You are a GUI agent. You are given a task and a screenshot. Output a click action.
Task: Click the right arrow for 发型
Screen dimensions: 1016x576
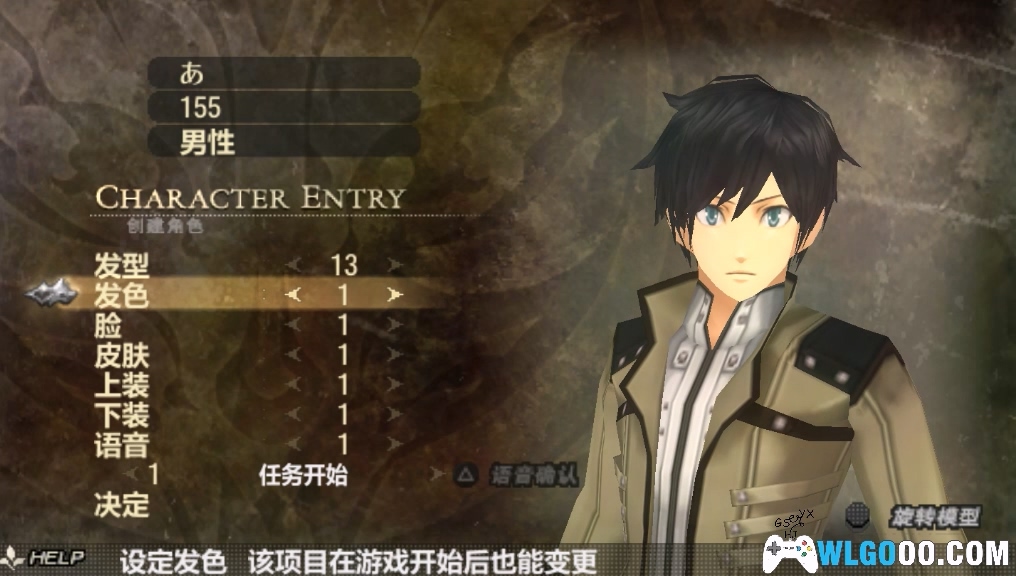pos(396,266)
